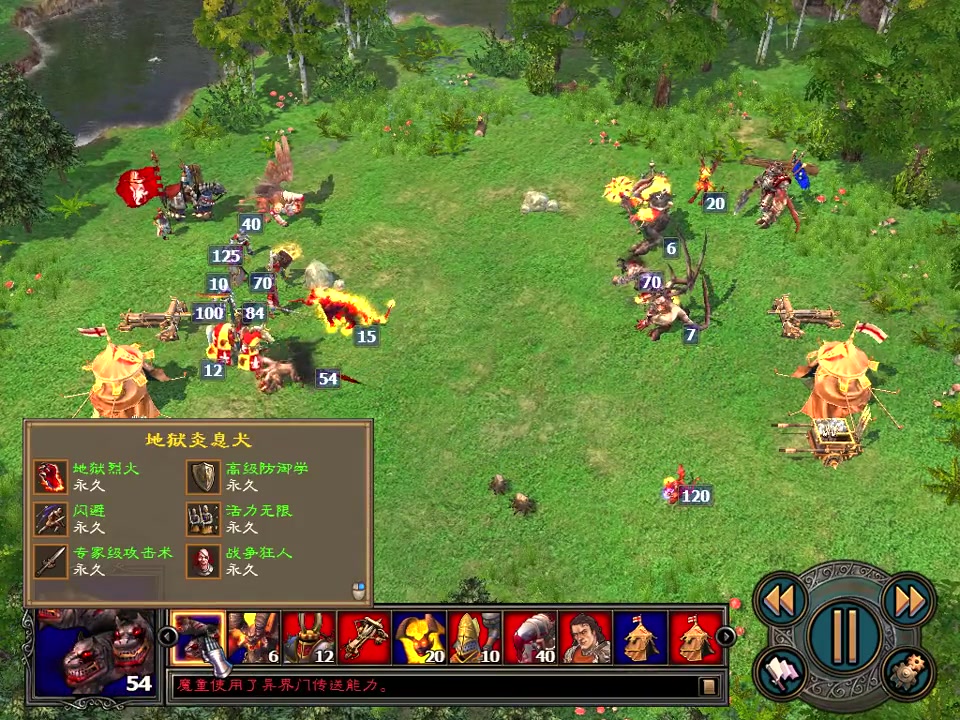Click the 地狱烈火 ability icon
The image size is (960, 720).
[x=50, y=477]
